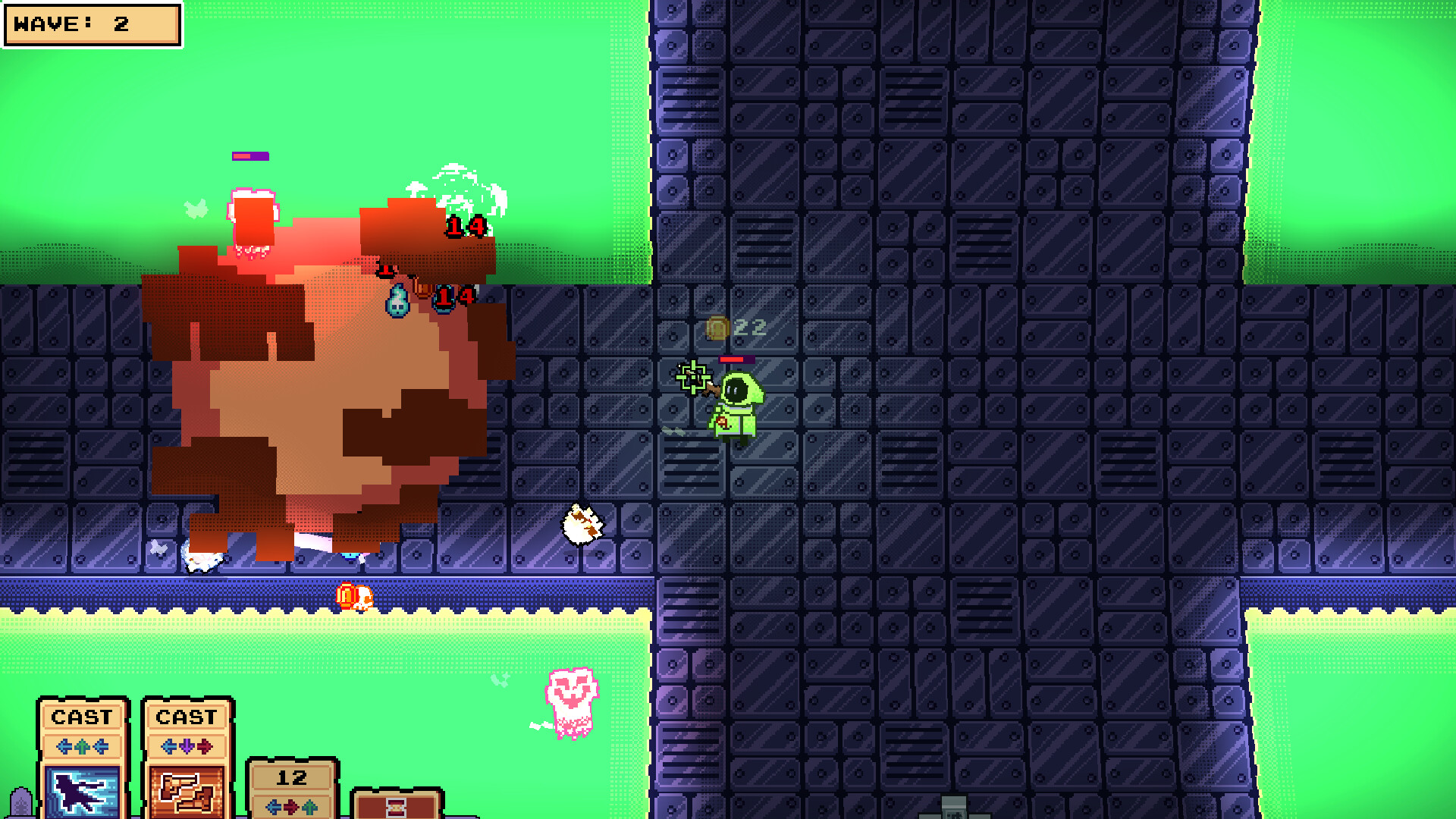Click the boss's purple health bar
This screenshot has width=1456, height=819.
(x=250, y=155)
